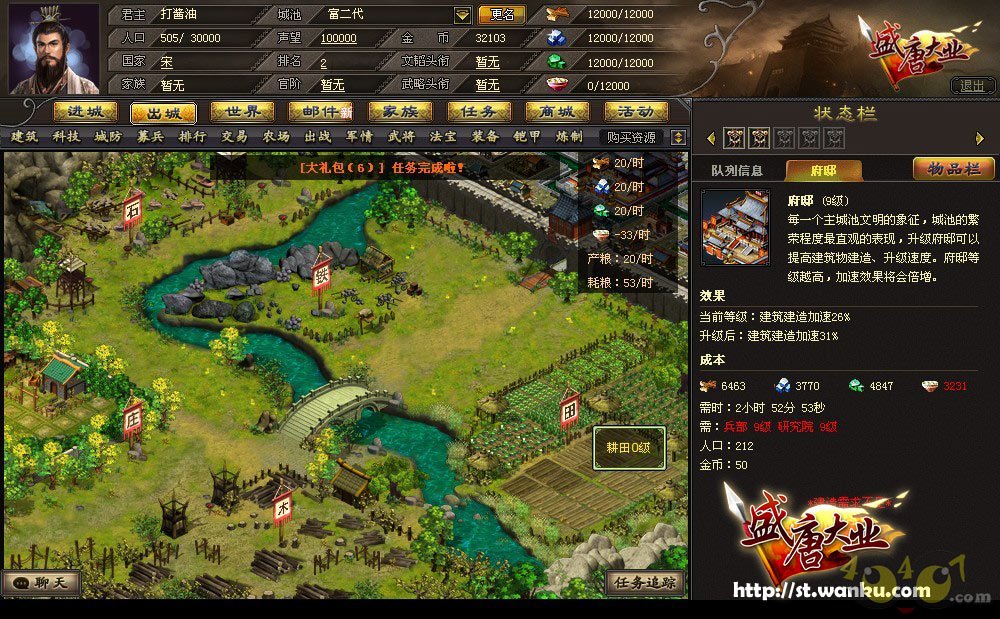Open the 活动 events panel
Viewport: 1000px width, 619px height.
(x=636, y=112)
